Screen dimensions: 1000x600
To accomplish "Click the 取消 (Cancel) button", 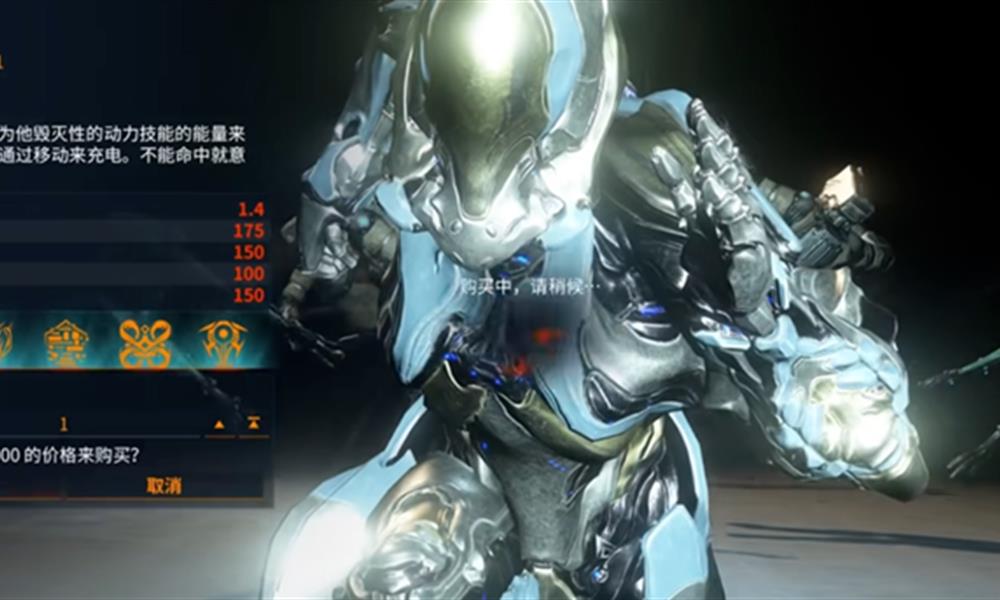I will coord(164,486).
